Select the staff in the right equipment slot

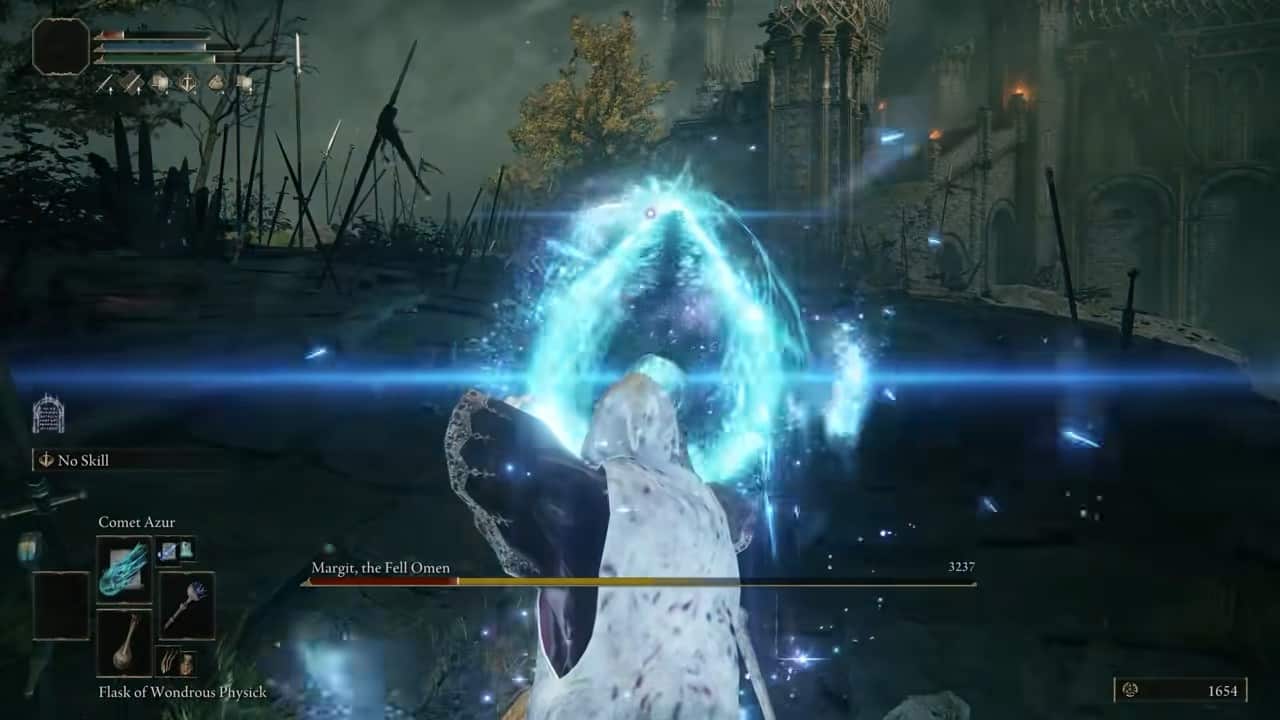(187, 605)
